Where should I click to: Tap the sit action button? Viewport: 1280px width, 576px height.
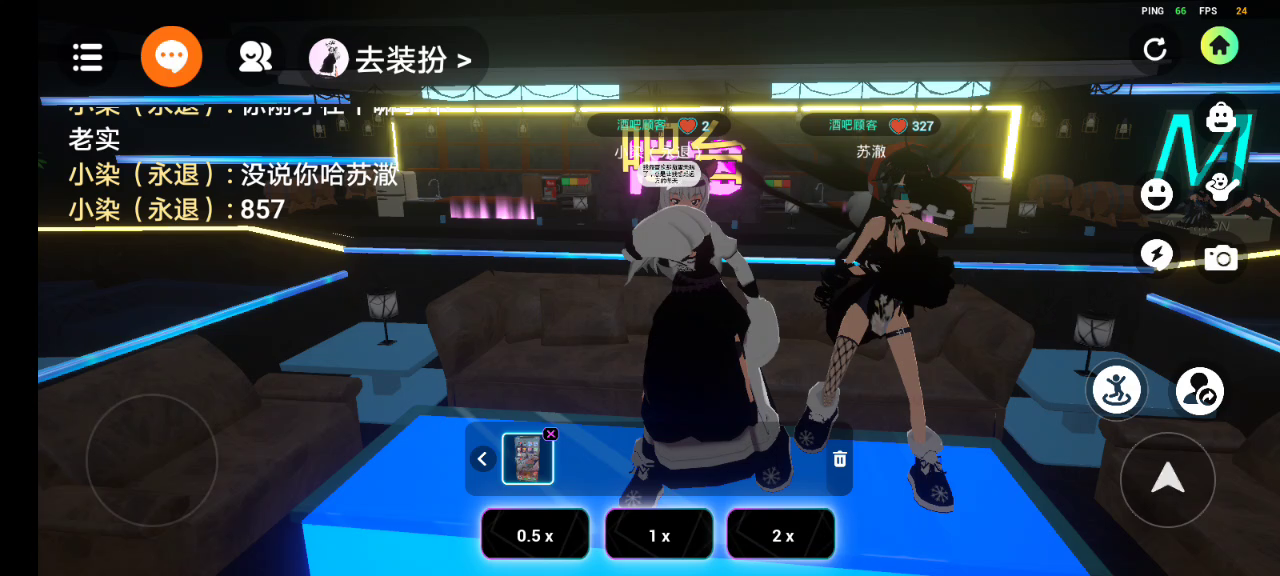[x=1117, y=390]
